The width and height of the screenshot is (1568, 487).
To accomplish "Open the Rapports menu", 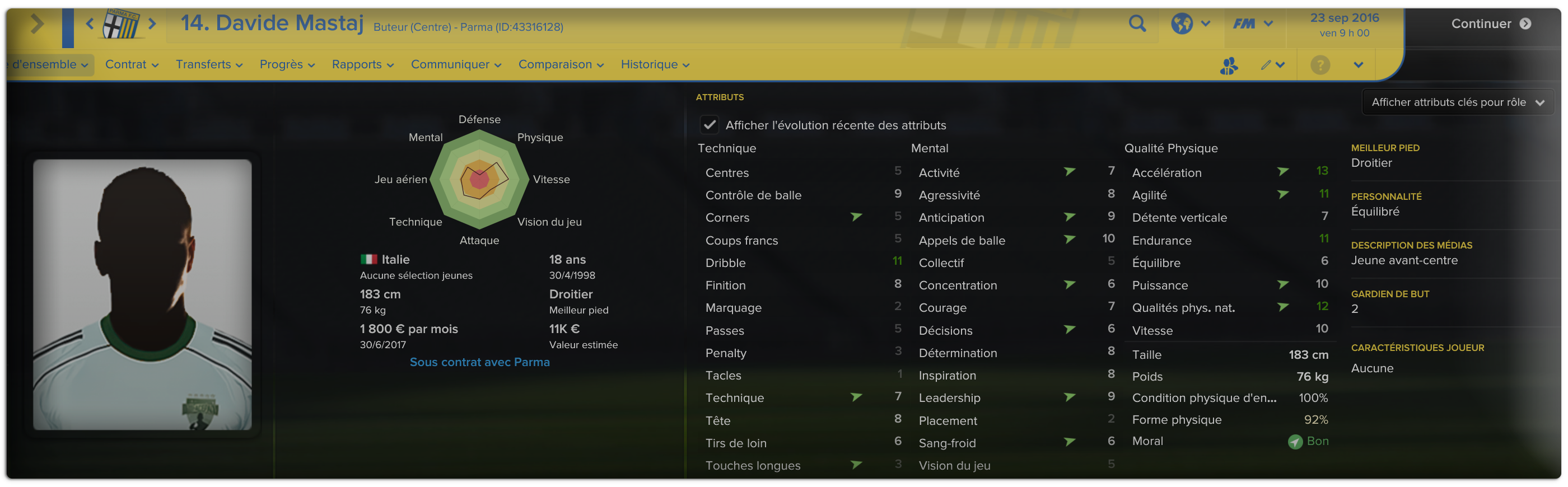I will (362, 64).
